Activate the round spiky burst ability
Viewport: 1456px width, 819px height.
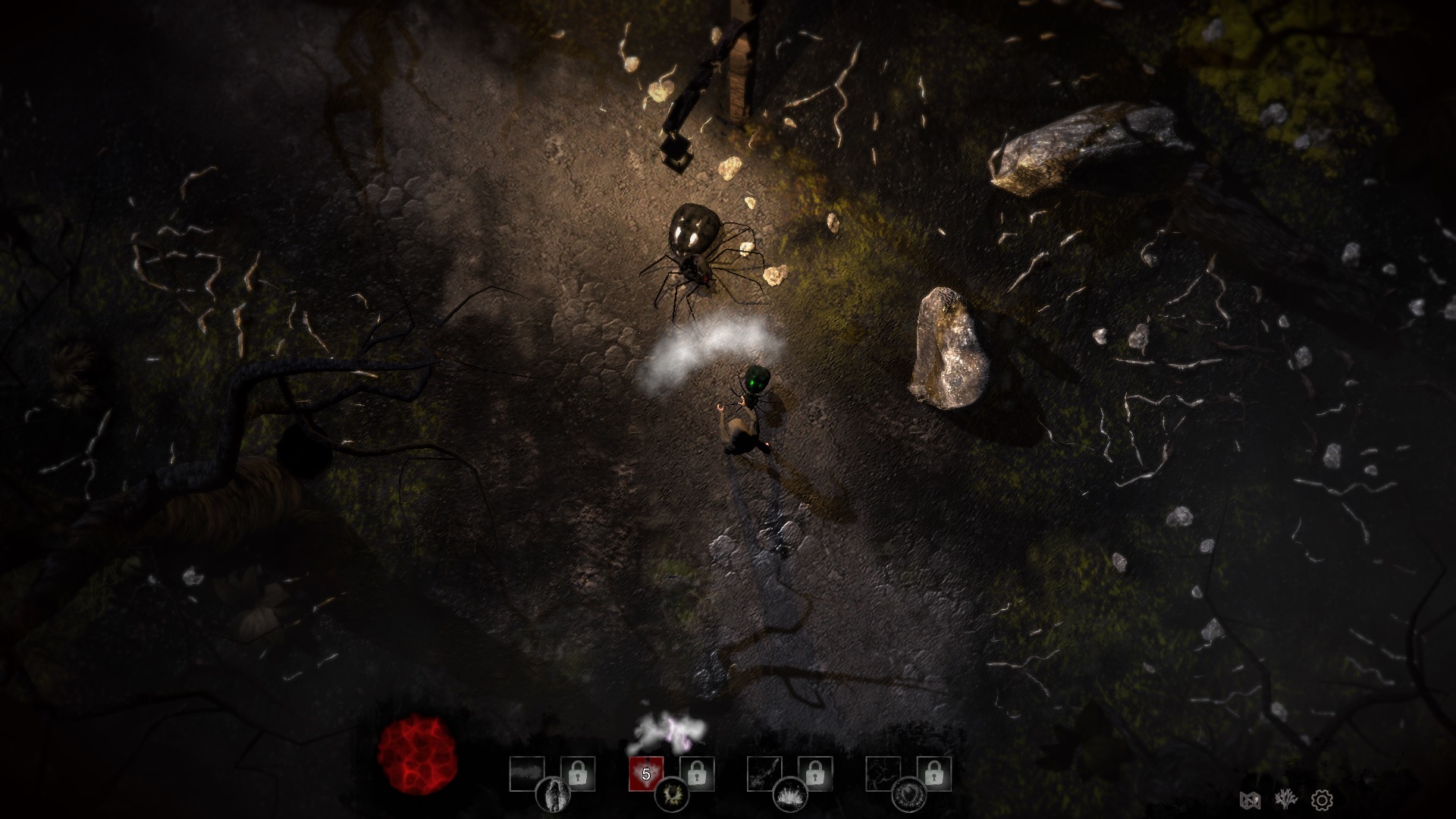[x=672, y=794]
